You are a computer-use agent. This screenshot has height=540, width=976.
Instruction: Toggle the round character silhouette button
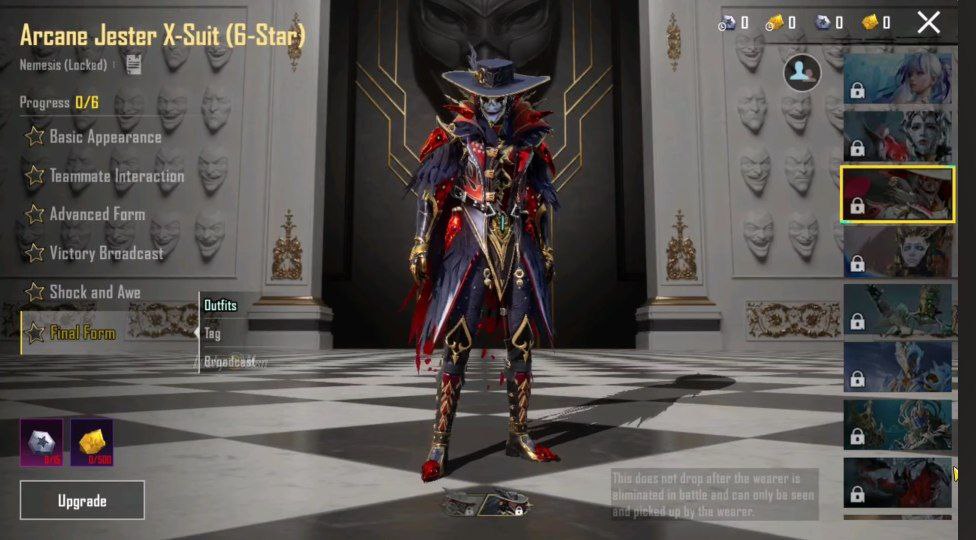(x=801, y=72)
